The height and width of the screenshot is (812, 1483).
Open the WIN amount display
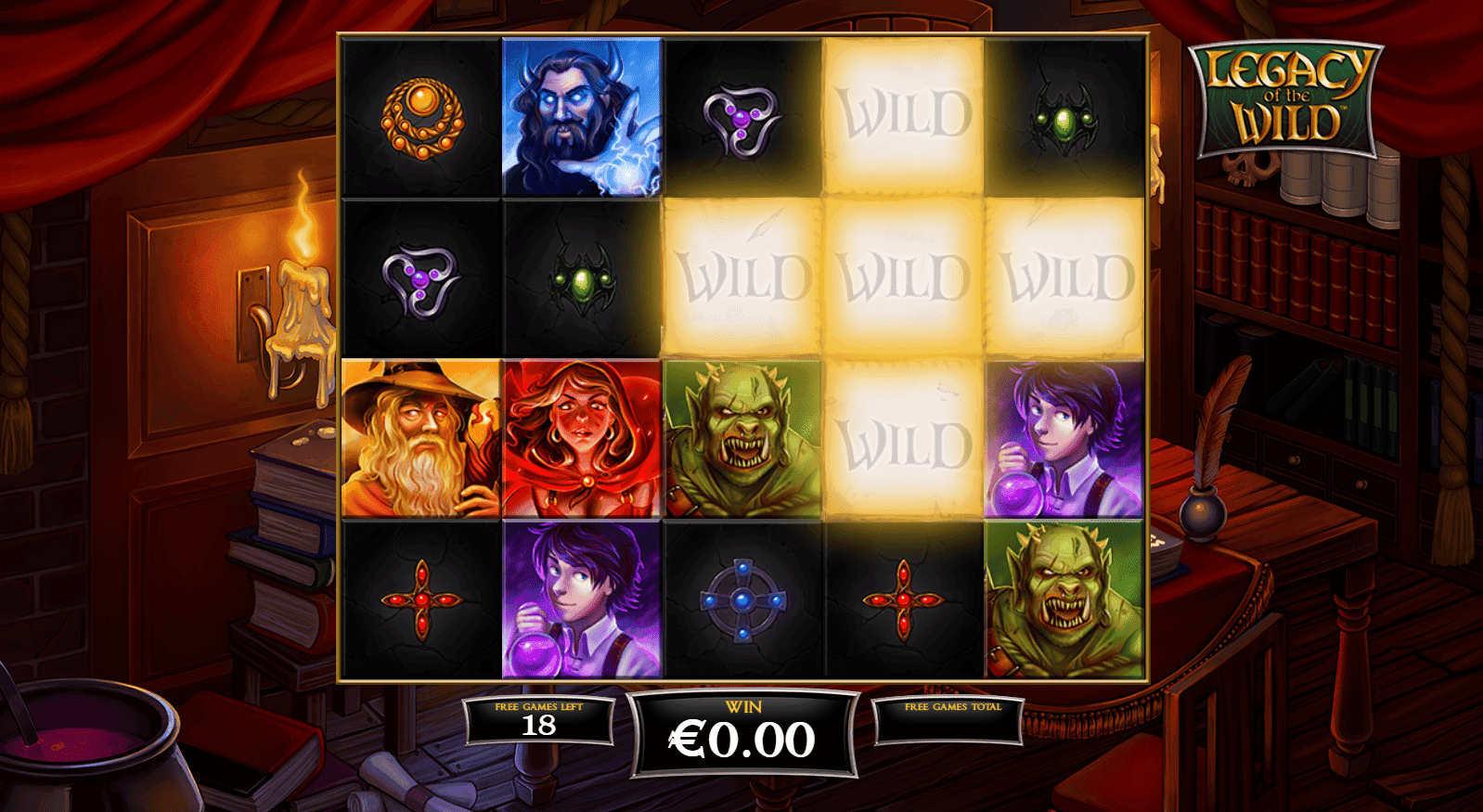(x=740, y=728)
